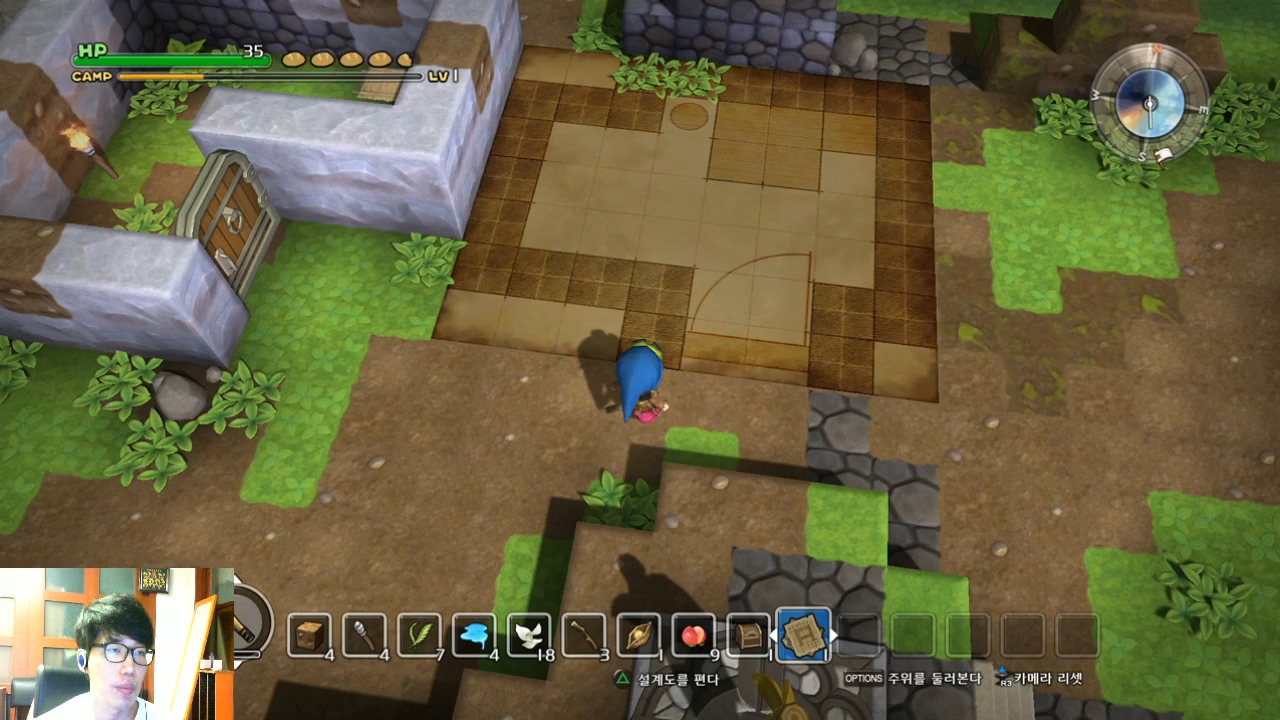Select the wooden branch slot
Image resolution: width=1280 pixels, height=720 pixels.
(x=584, y=635)
